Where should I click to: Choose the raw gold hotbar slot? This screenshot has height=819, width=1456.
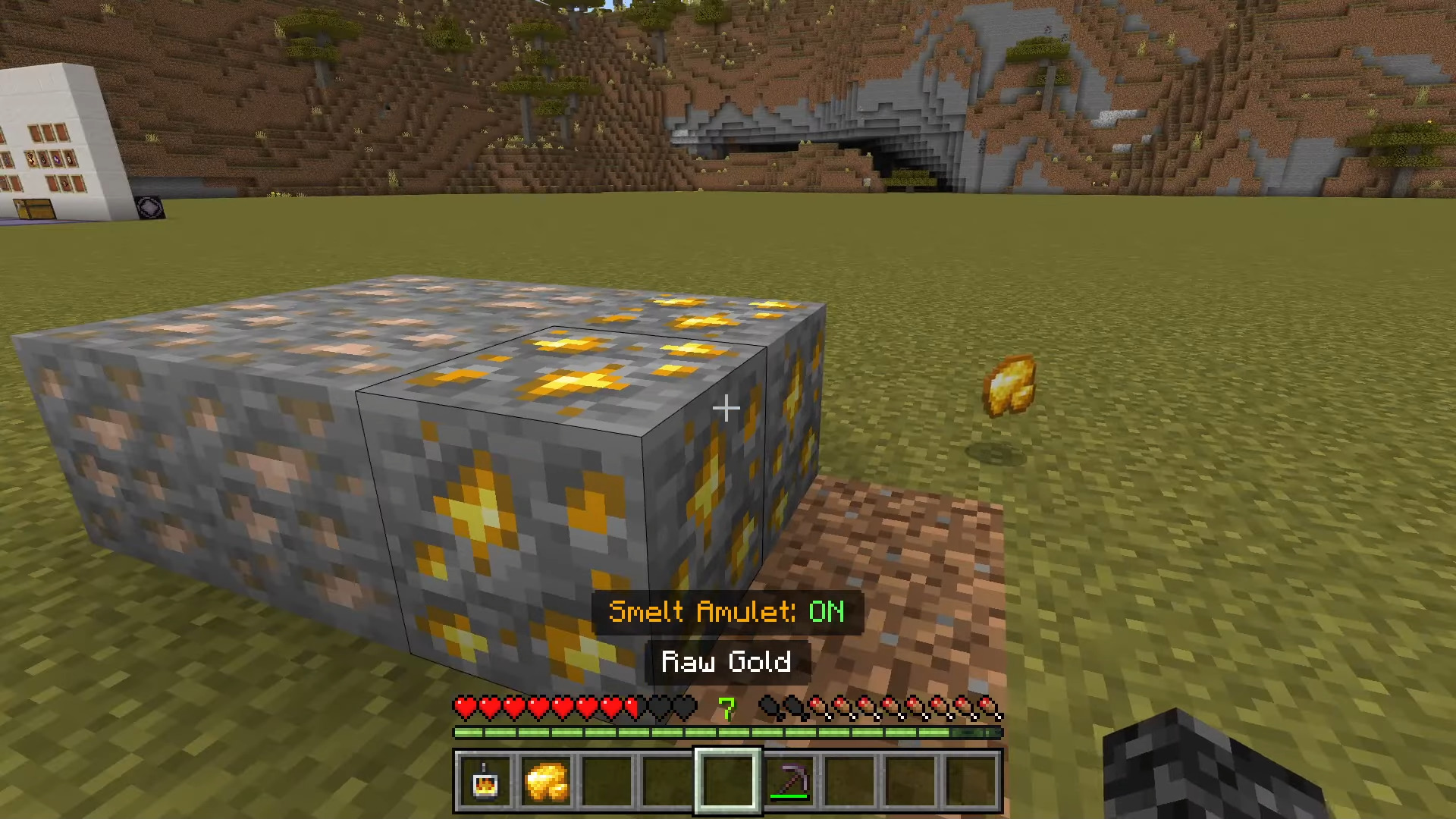[x=546, y=781]
